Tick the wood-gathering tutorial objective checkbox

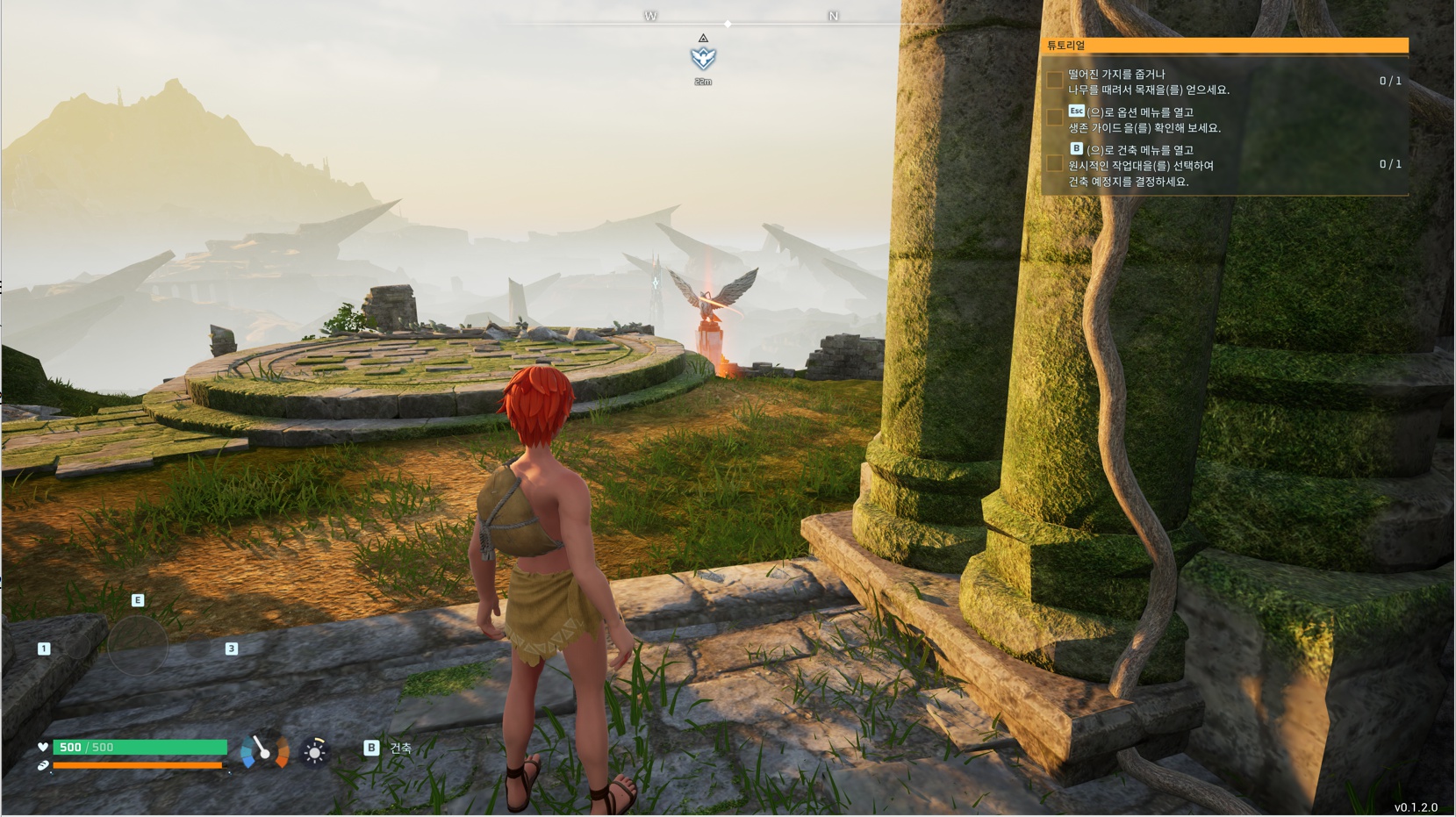[x=1054, y=81]
